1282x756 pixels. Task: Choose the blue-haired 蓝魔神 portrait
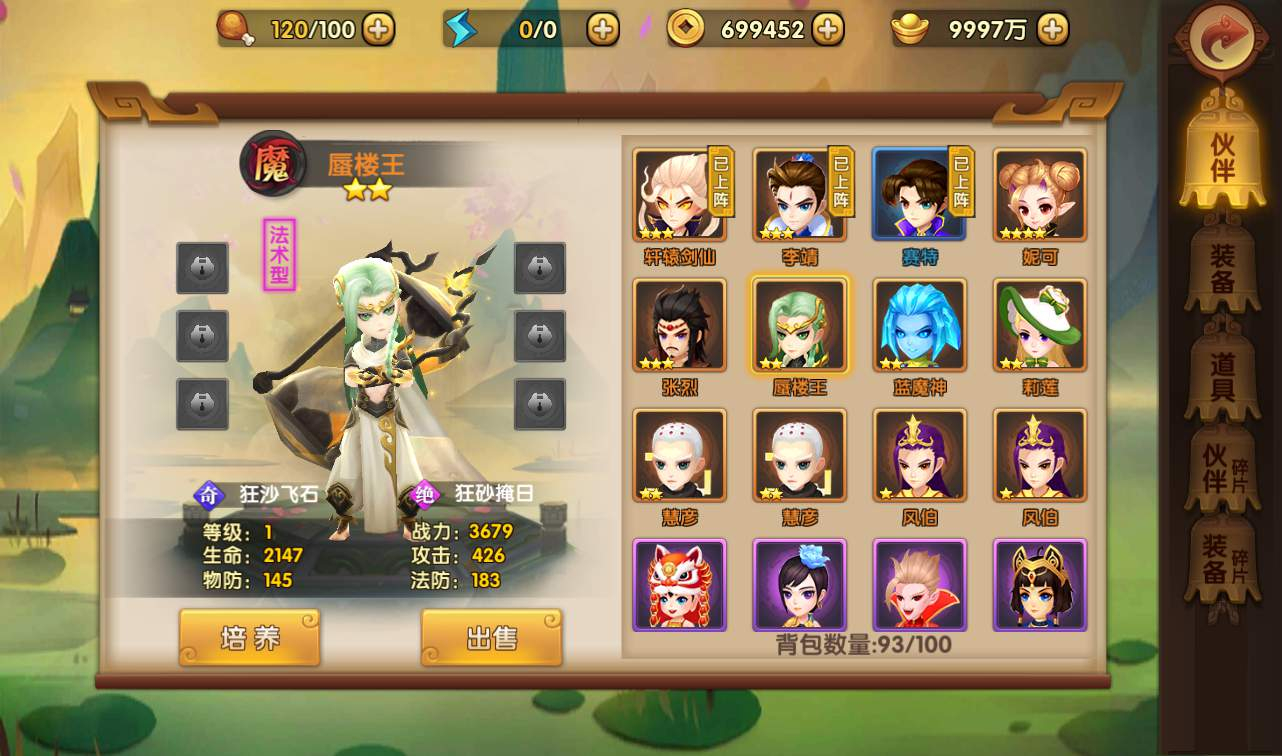coord(919,325)
